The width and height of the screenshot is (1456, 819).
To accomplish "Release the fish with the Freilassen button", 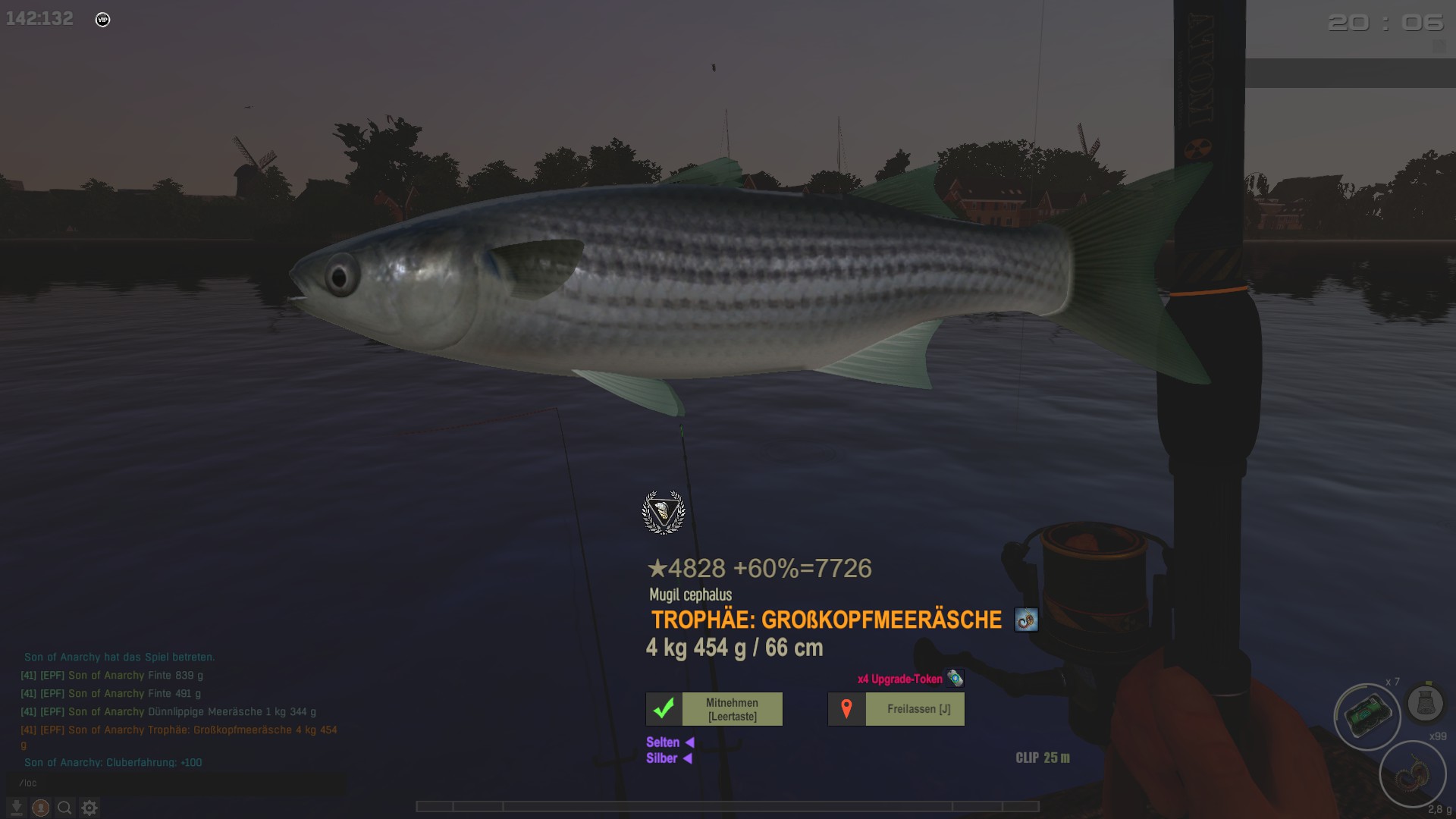I will click(x=896, y=709).
